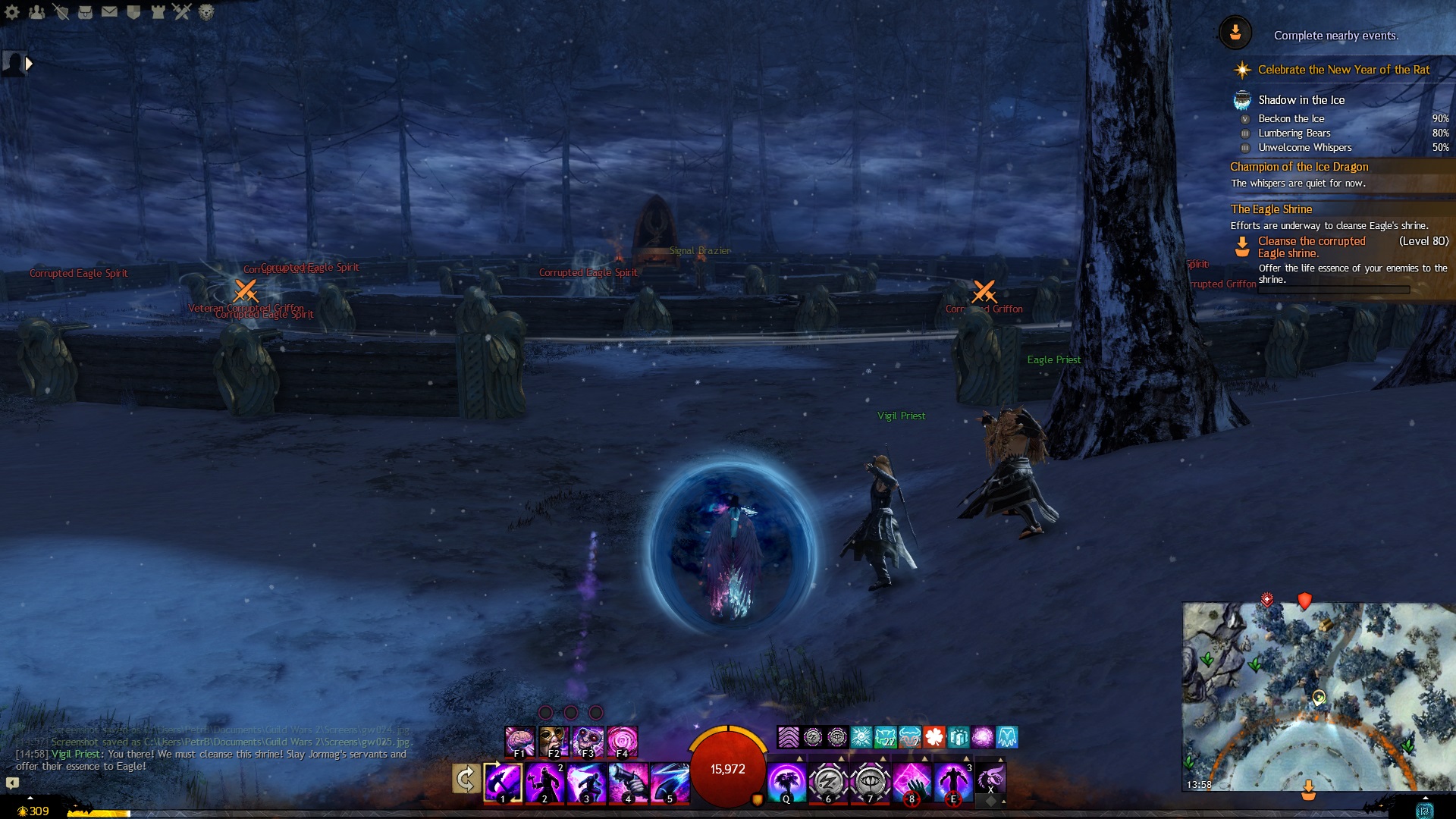Open the Black Lion Trading lion icon
The width and height of the screenshot is (1456, 819).
206,12
